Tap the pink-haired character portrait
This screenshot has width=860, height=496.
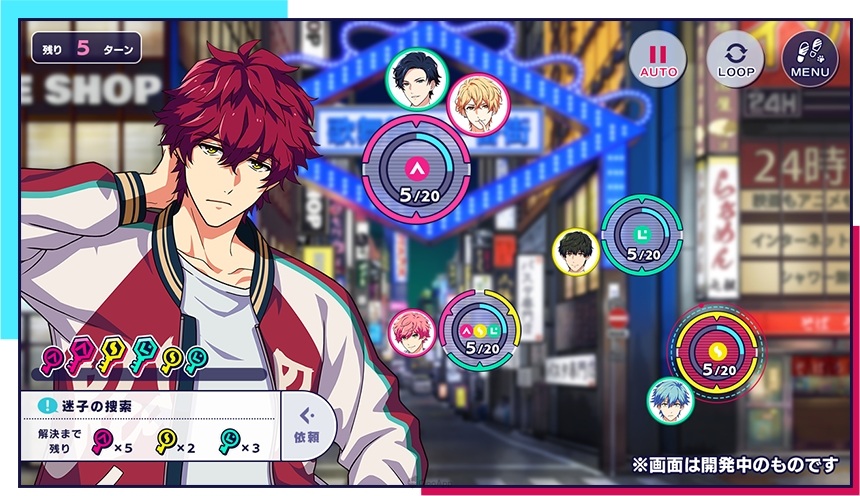(x=412, y=333)
